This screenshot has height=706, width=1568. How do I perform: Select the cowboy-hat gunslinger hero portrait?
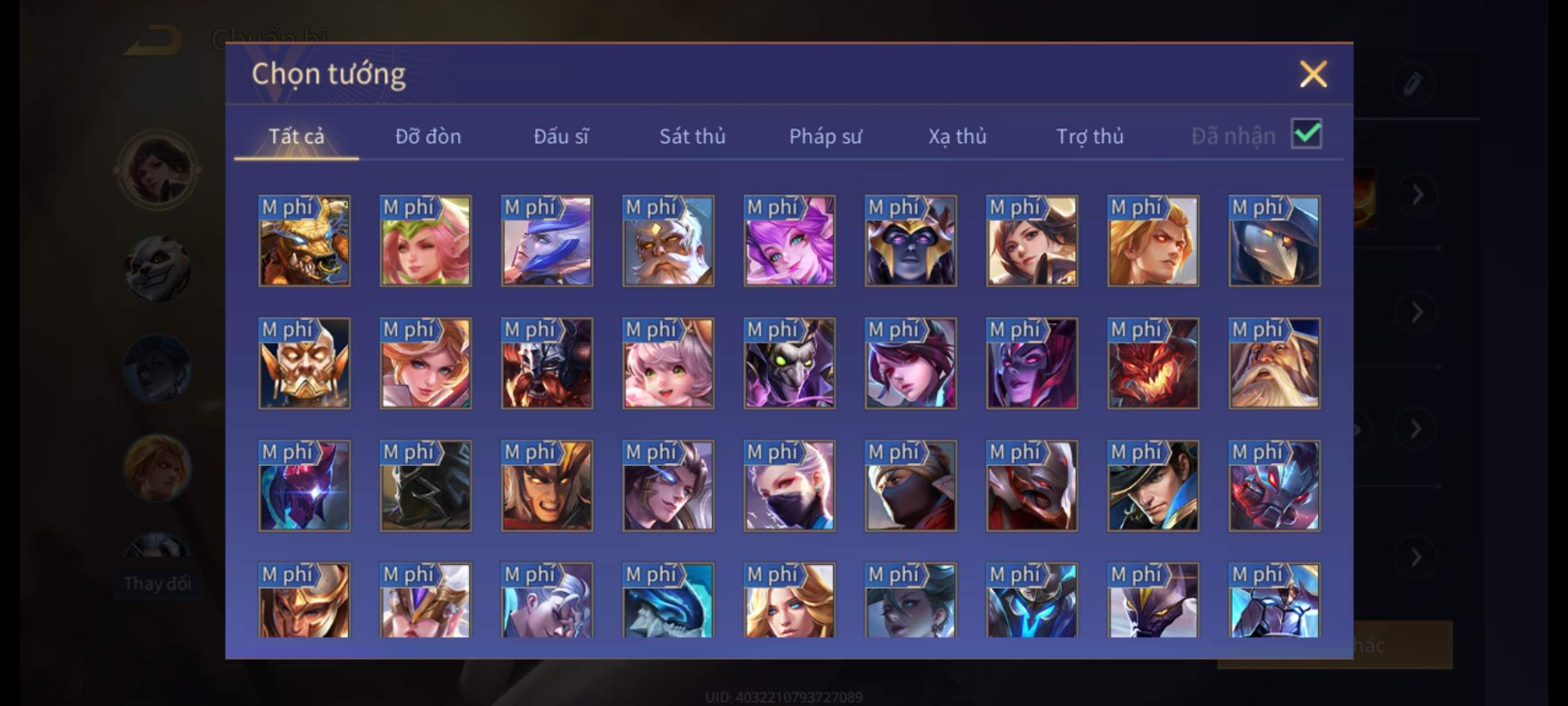click(x=1153, y=486)
